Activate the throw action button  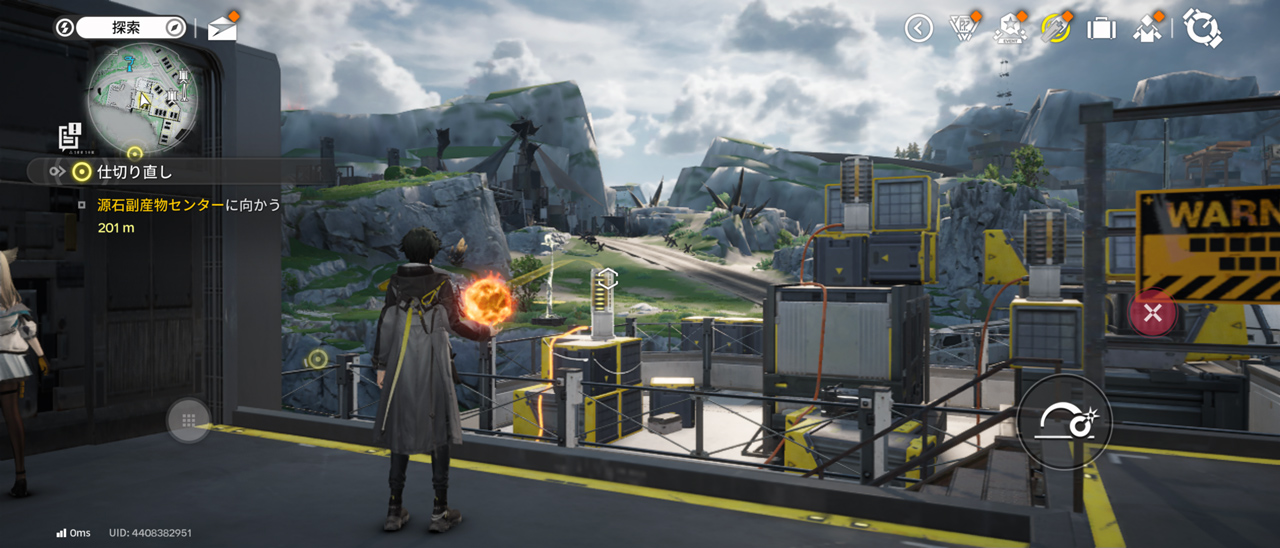click(1064, 421)
